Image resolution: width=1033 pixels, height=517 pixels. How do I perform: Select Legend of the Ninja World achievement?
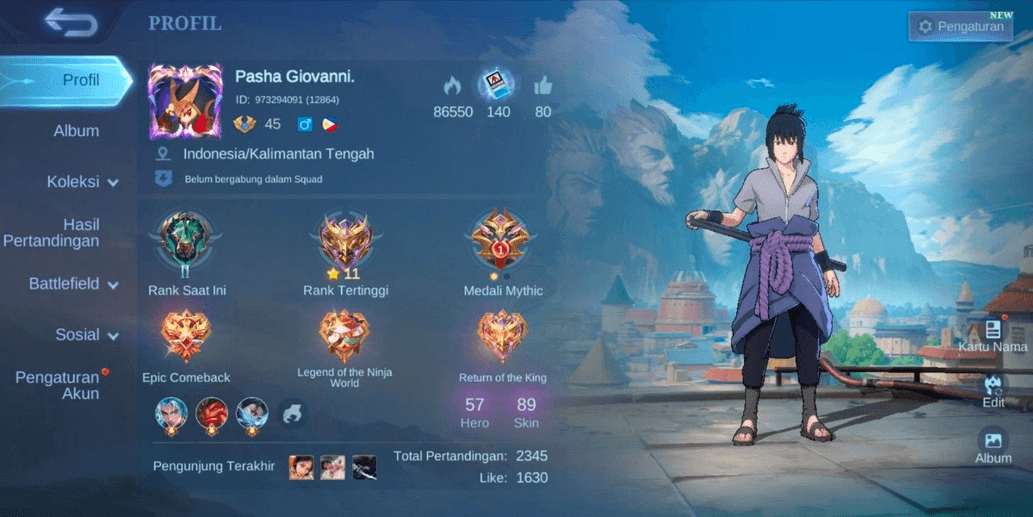click(344, 338)
